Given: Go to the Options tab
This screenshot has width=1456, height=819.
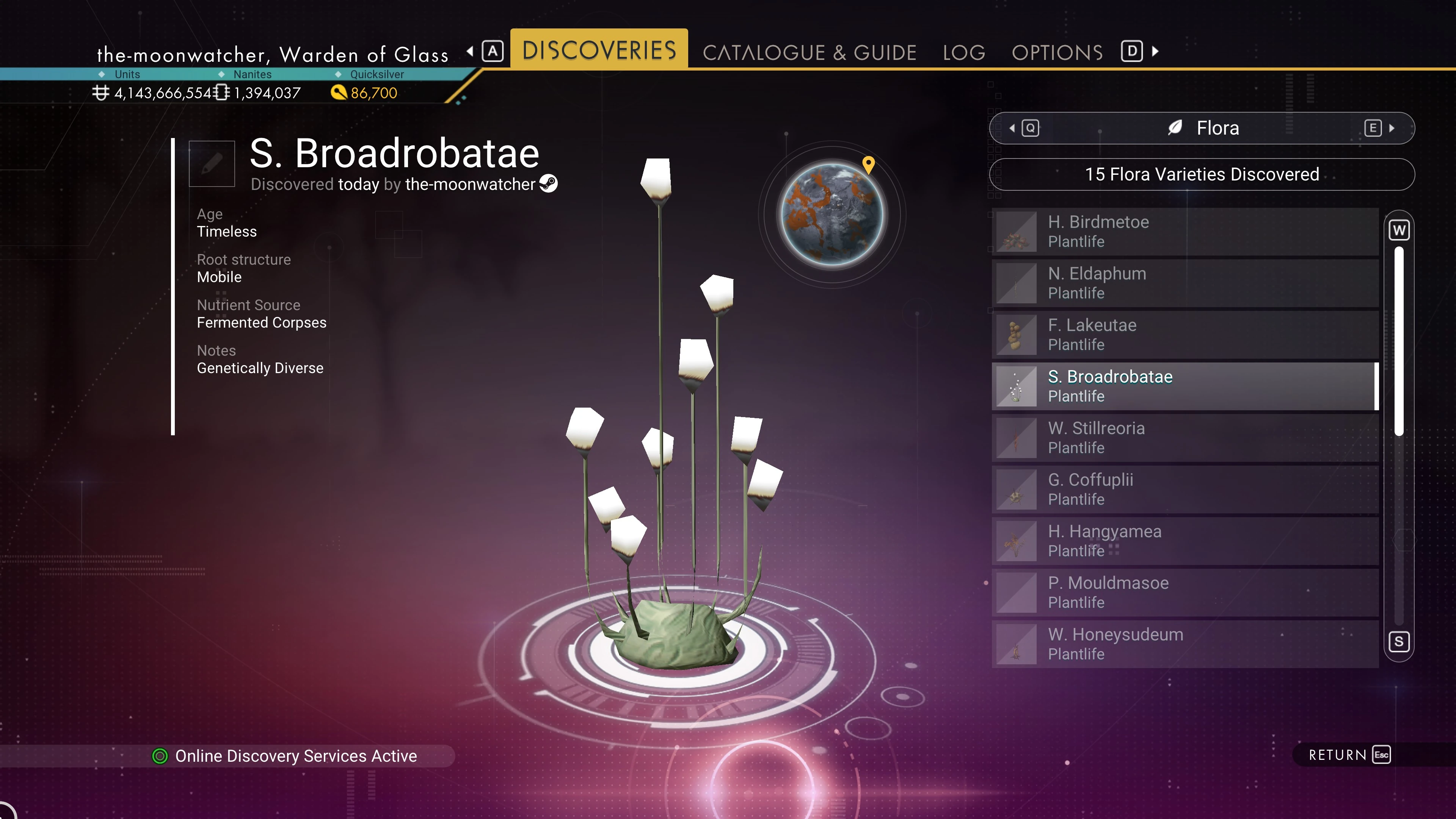Looking at the screenshot, I should click(1057, 53).
